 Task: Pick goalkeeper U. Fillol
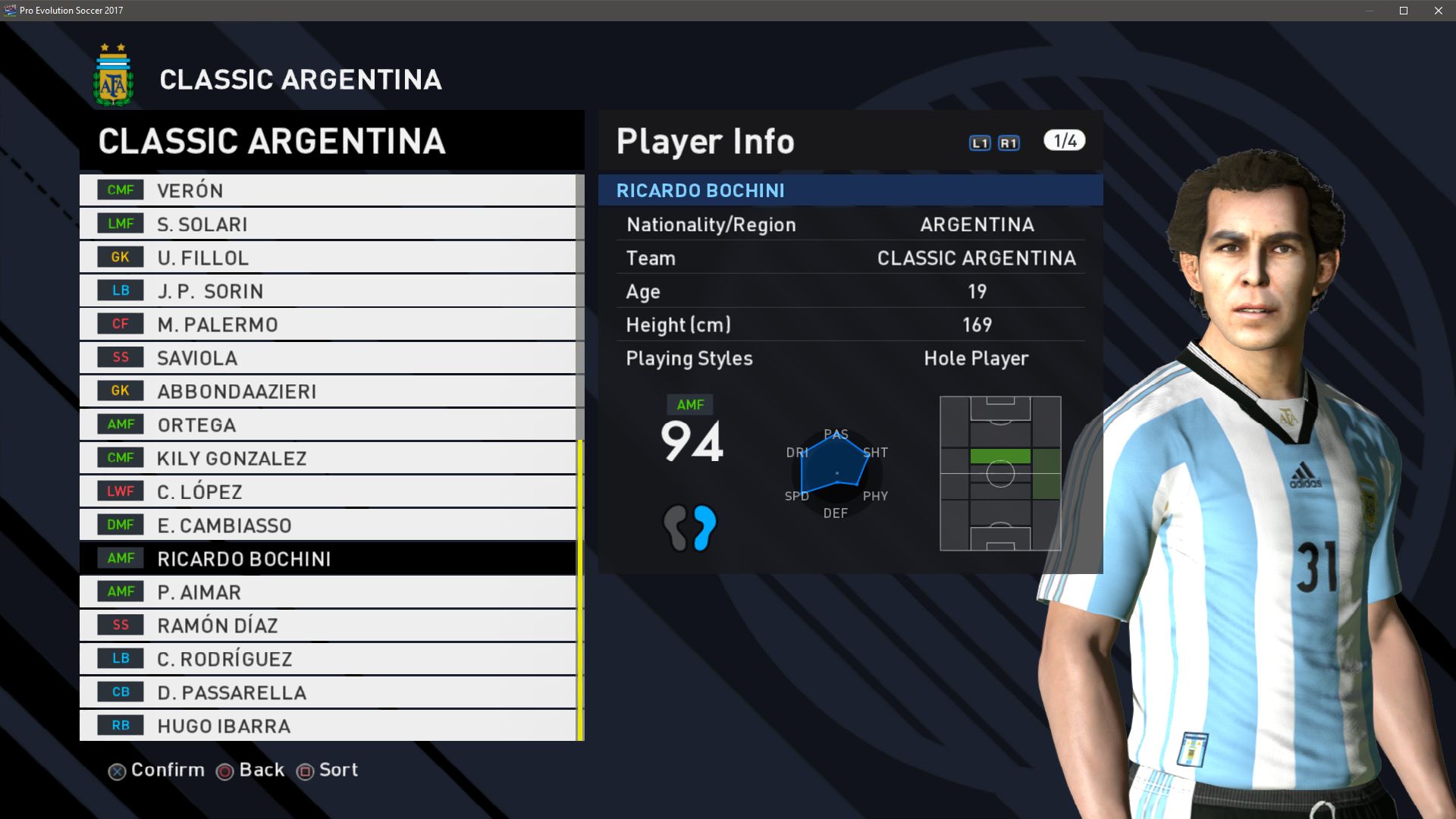point(328,257)
